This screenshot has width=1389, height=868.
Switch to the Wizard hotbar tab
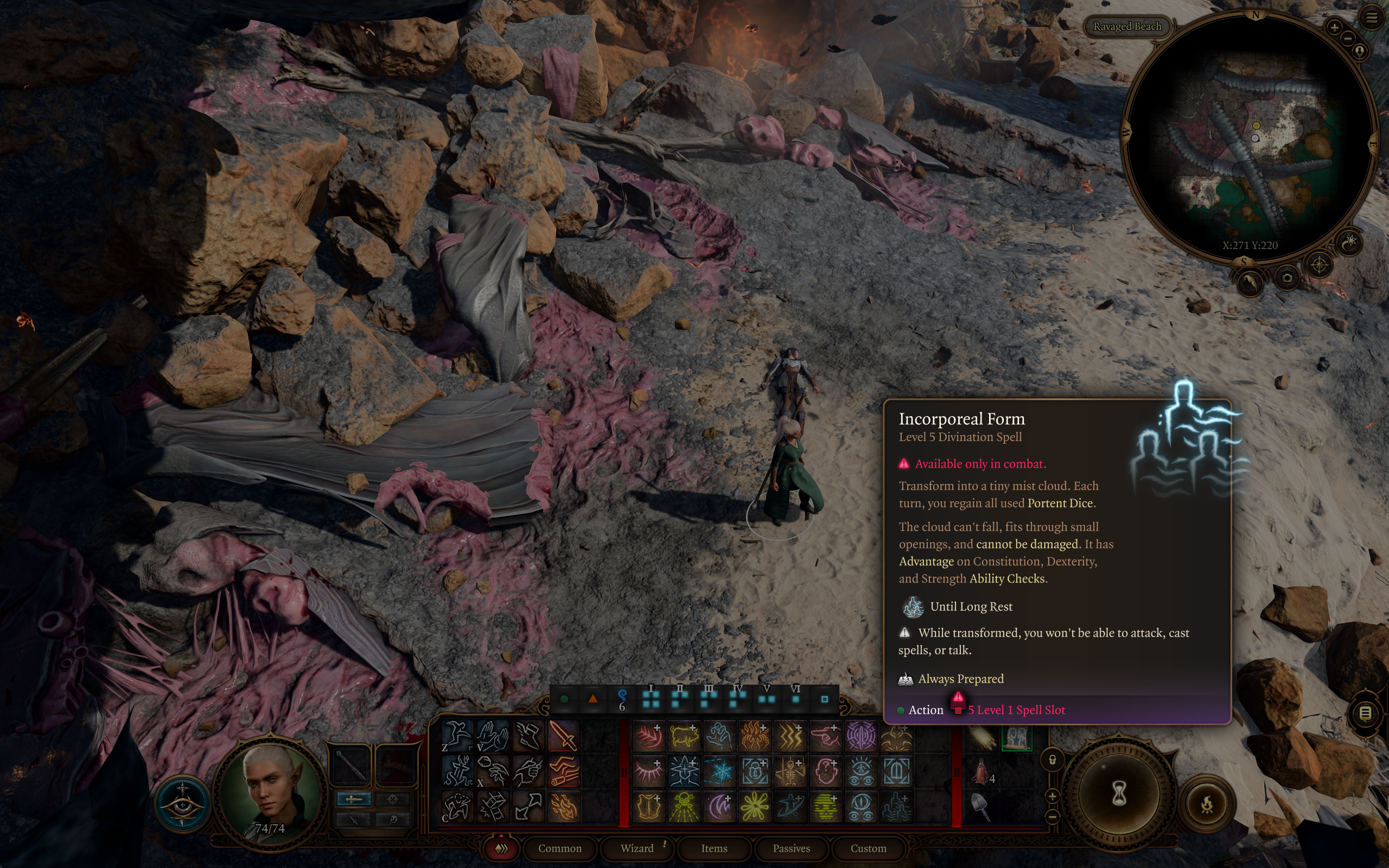coord(637,848)
